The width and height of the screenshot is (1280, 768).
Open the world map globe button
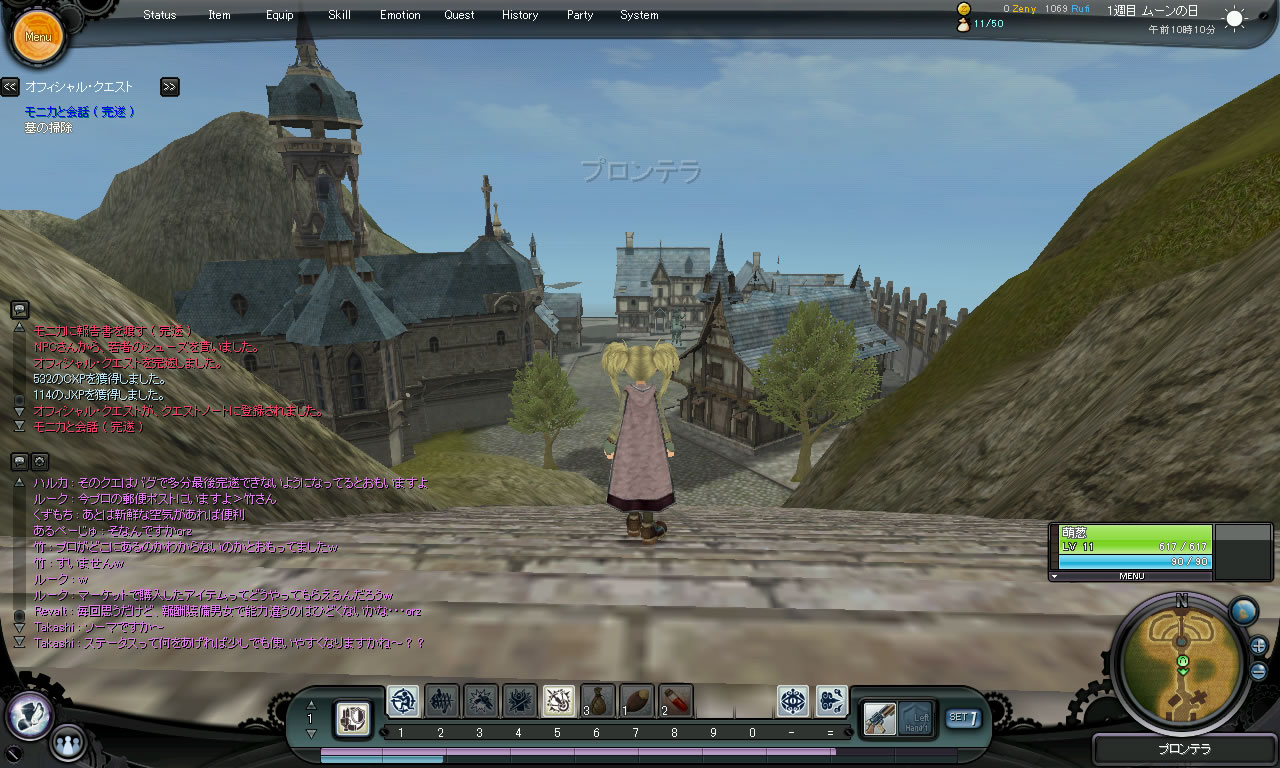[x=1242, y=611]
